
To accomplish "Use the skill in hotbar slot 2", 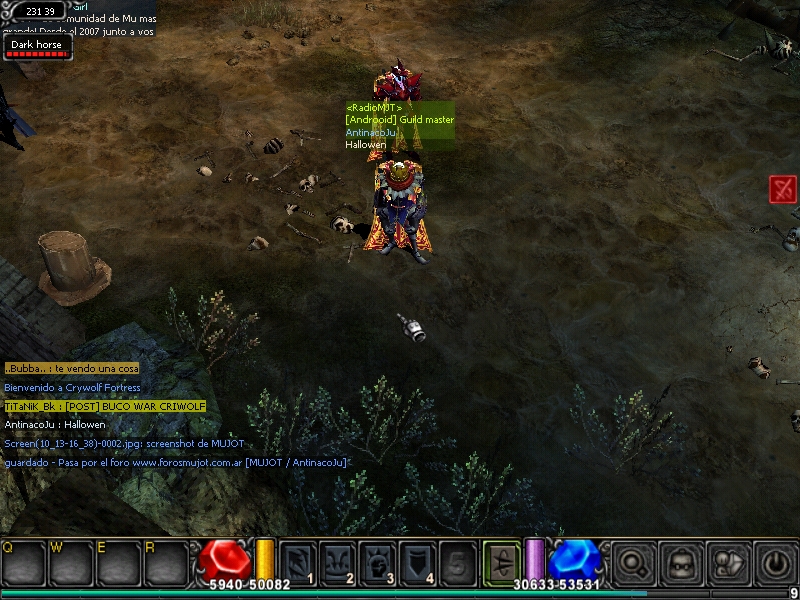I will point(338,563).
